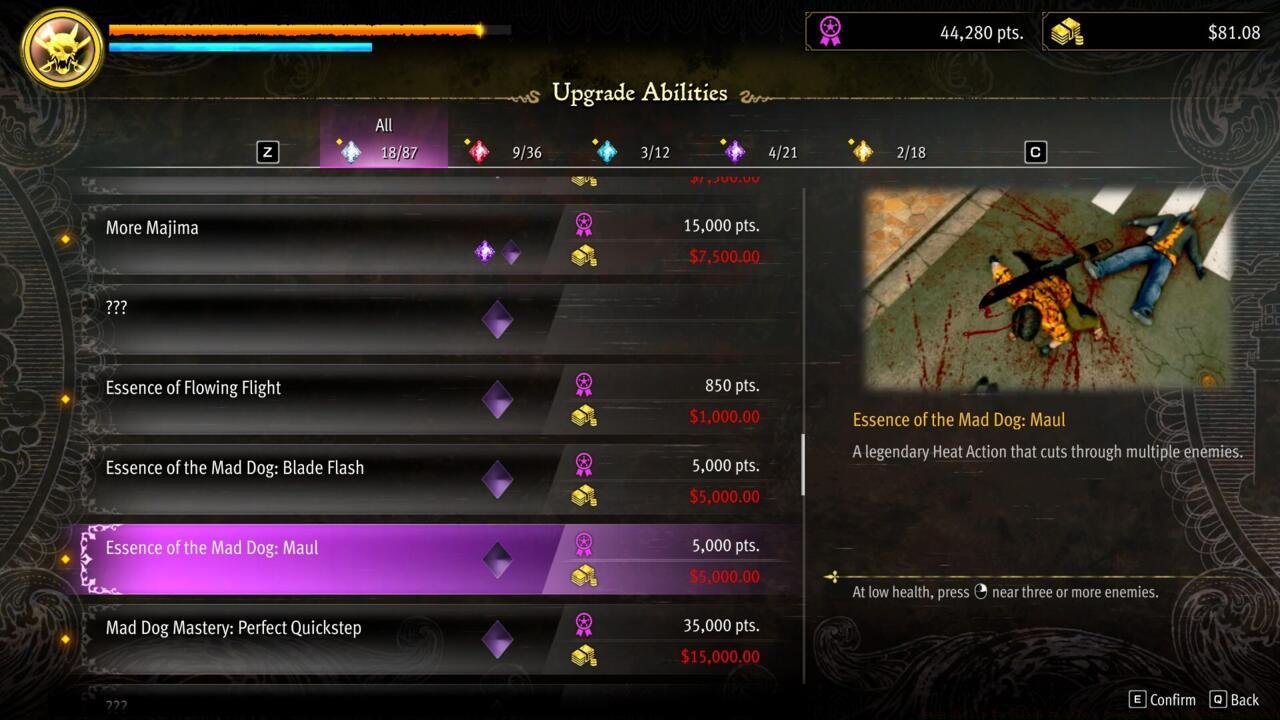Select the diamond icon on Mad Dog Mastery: Perfect Quickstep
This screenshot has height=720, width=1280.
point(497,640)
